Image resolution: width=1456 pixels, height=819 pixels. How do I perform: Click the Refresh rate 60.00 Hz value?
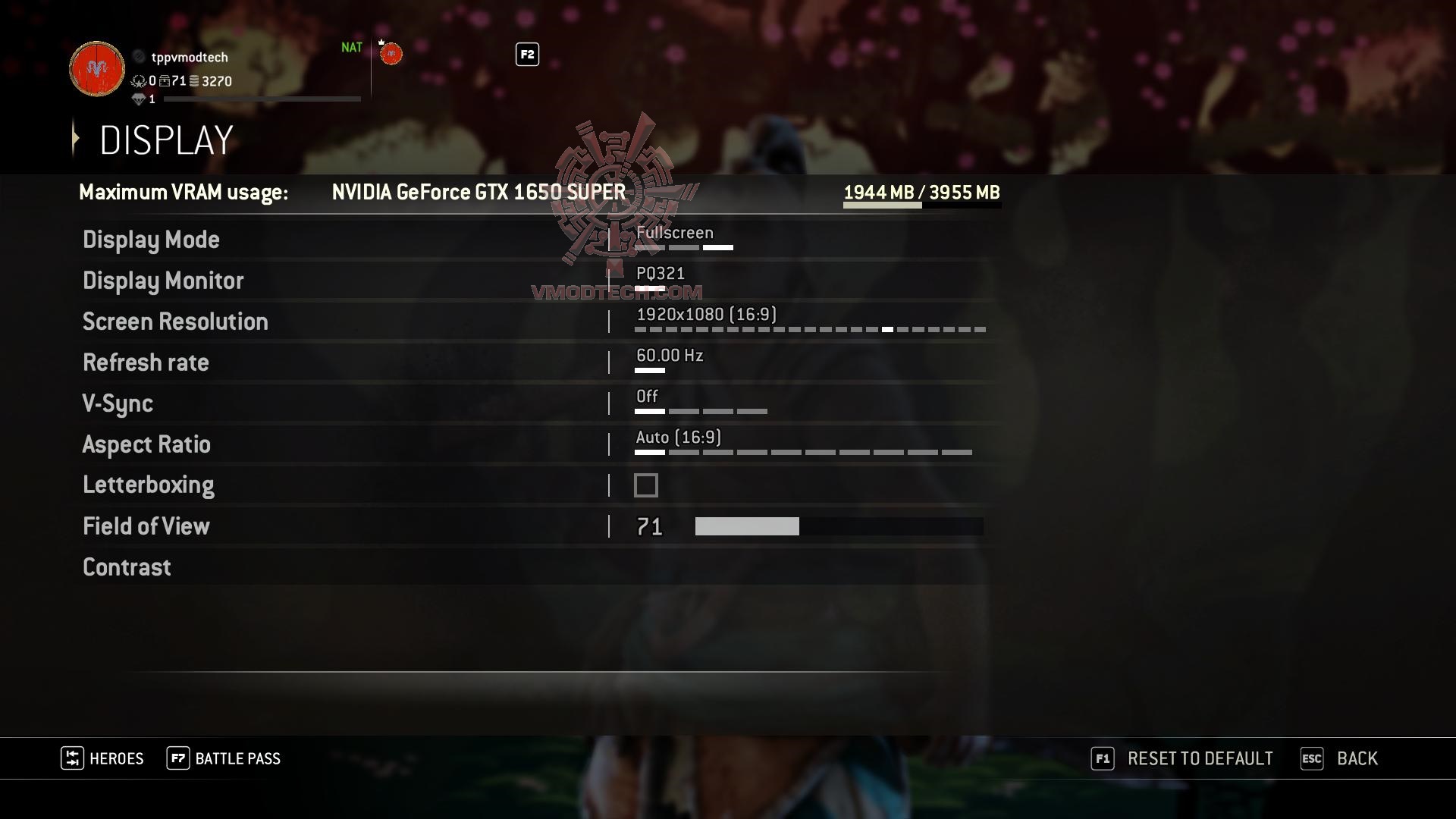670,355
